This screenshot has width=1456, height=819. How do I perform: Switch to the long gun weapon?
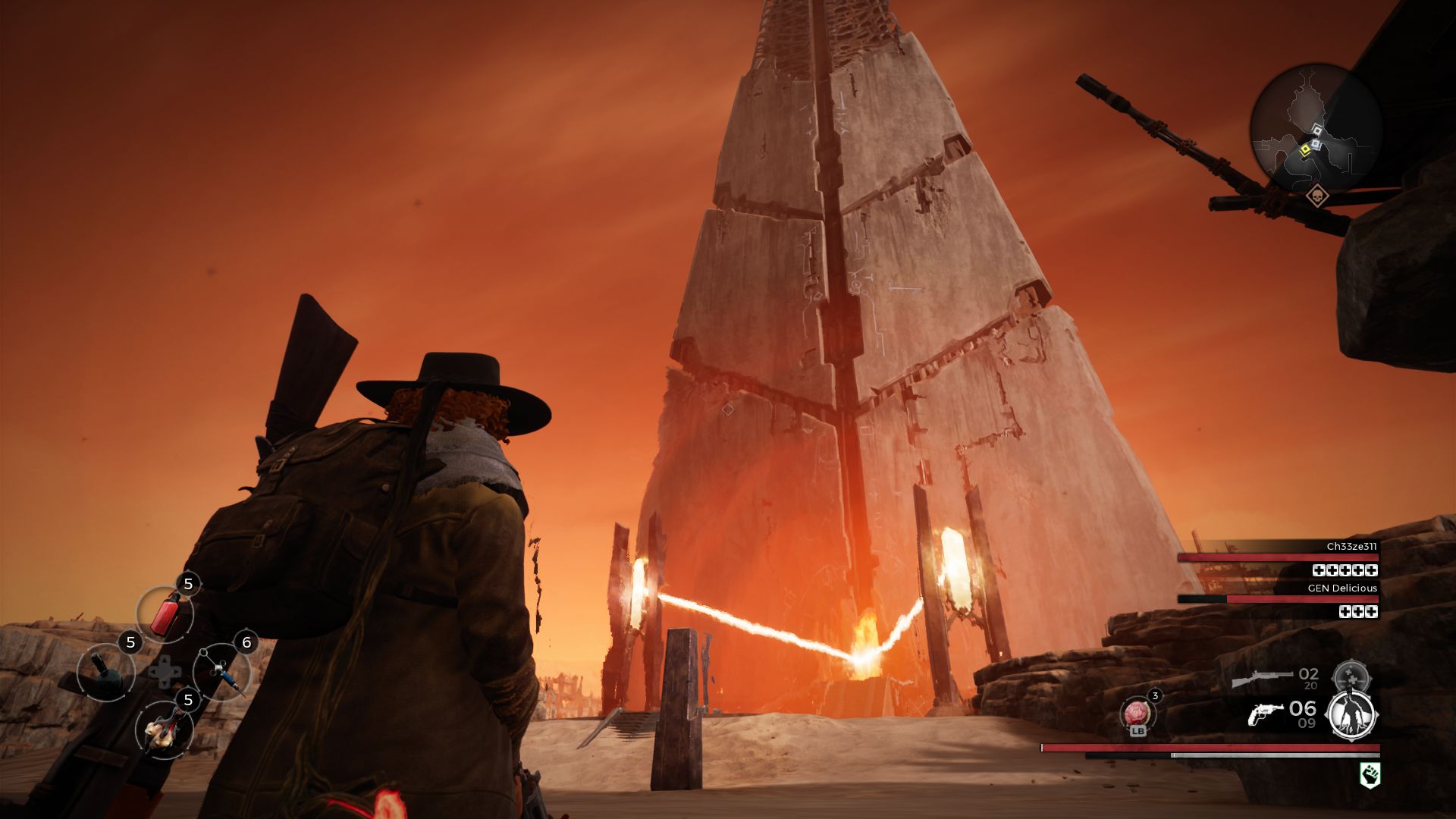[x=1262, y=677]
